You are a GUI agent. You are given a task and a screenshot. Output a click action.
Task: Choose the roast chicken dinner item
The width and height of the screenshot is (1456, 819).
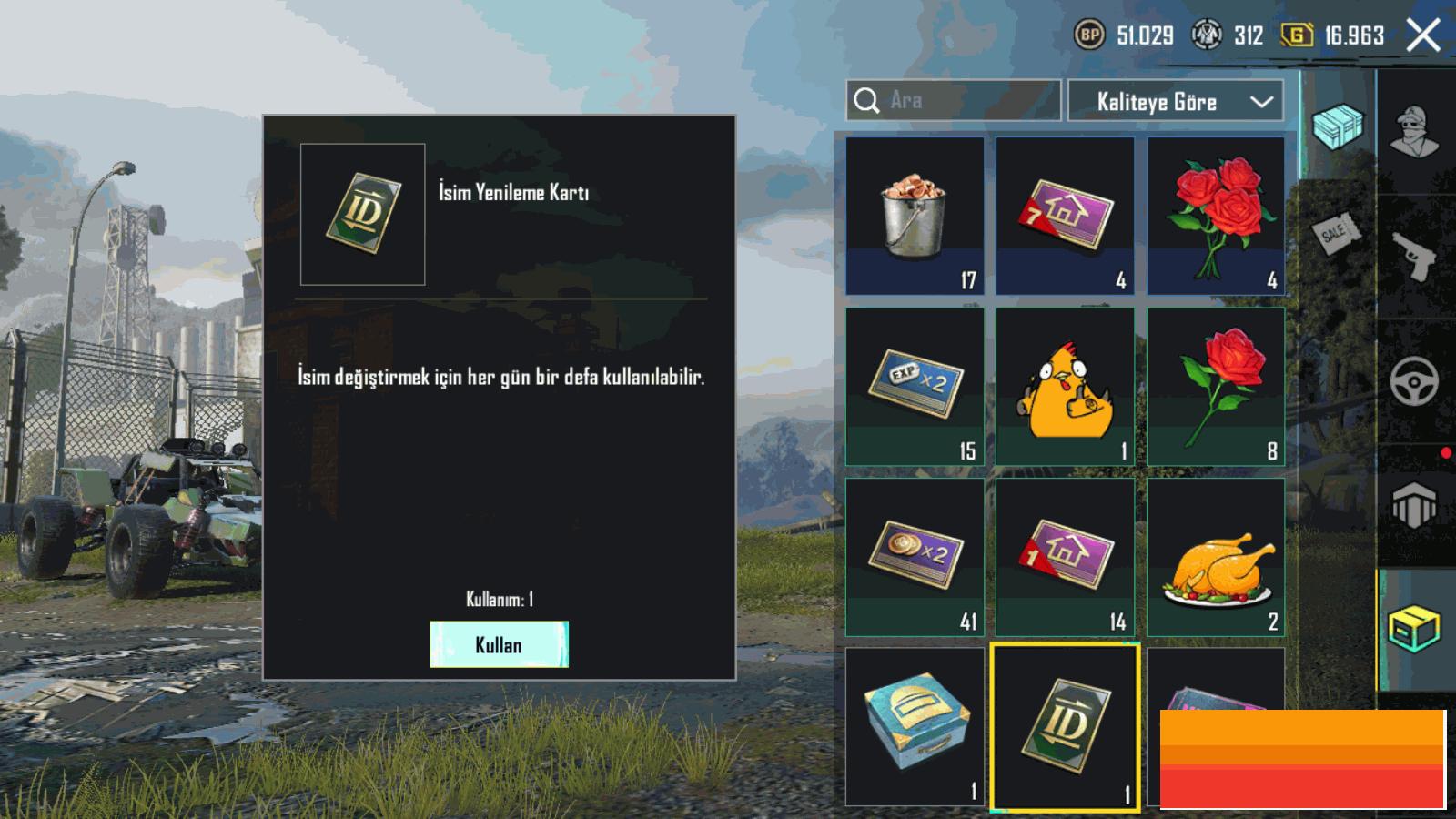[x=1216, y=557]
